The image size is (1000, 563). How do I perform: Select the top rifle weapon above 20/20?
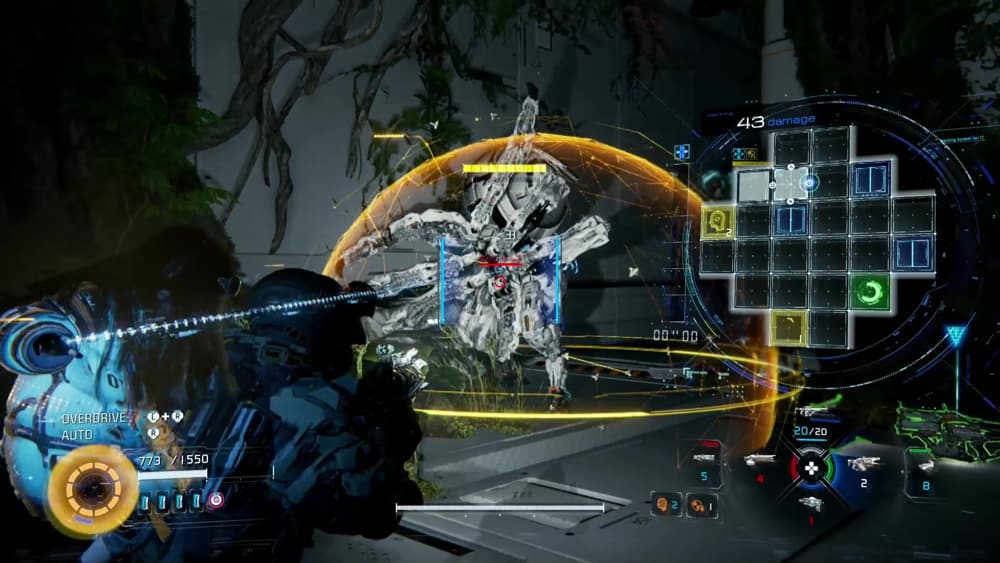(811, 412)
